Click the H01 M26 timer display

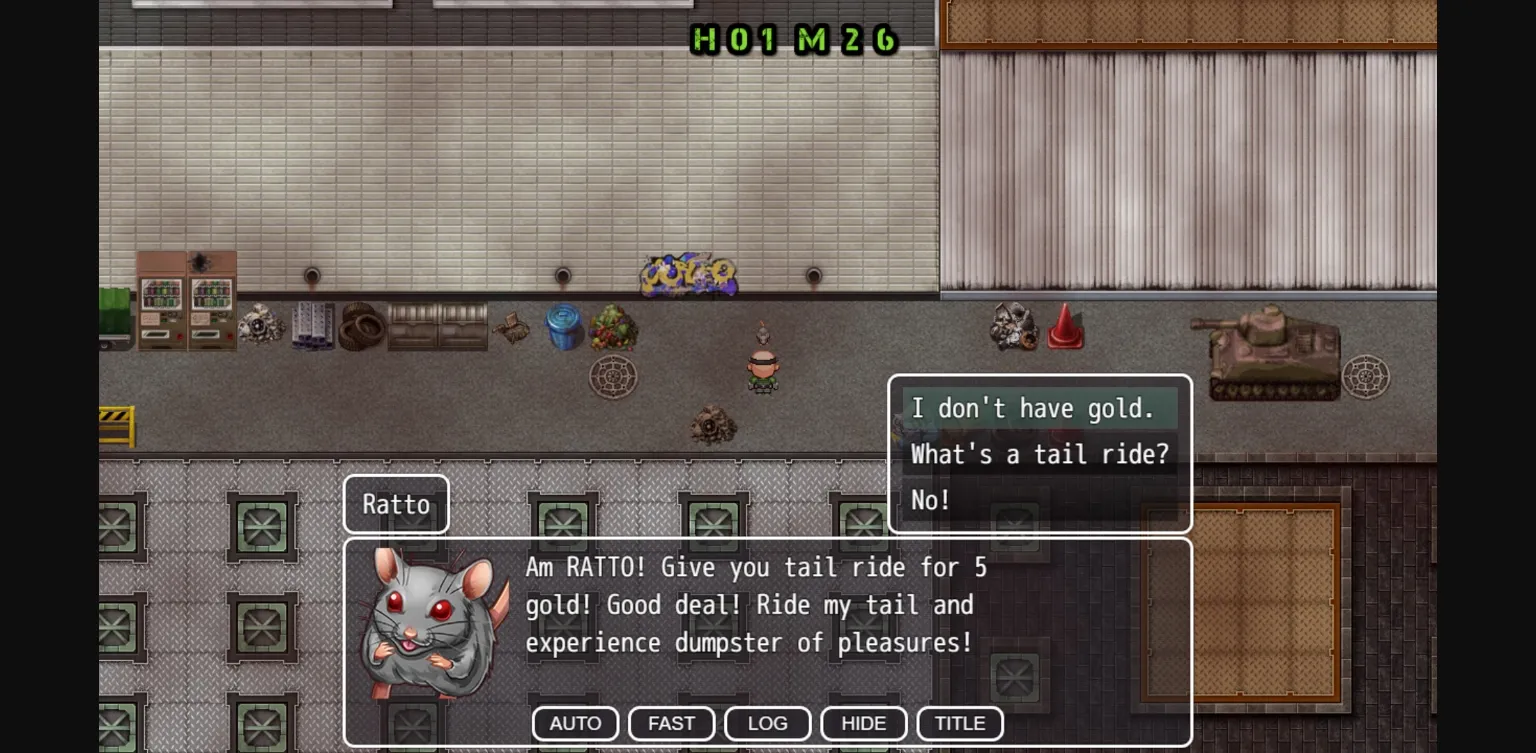793,41
